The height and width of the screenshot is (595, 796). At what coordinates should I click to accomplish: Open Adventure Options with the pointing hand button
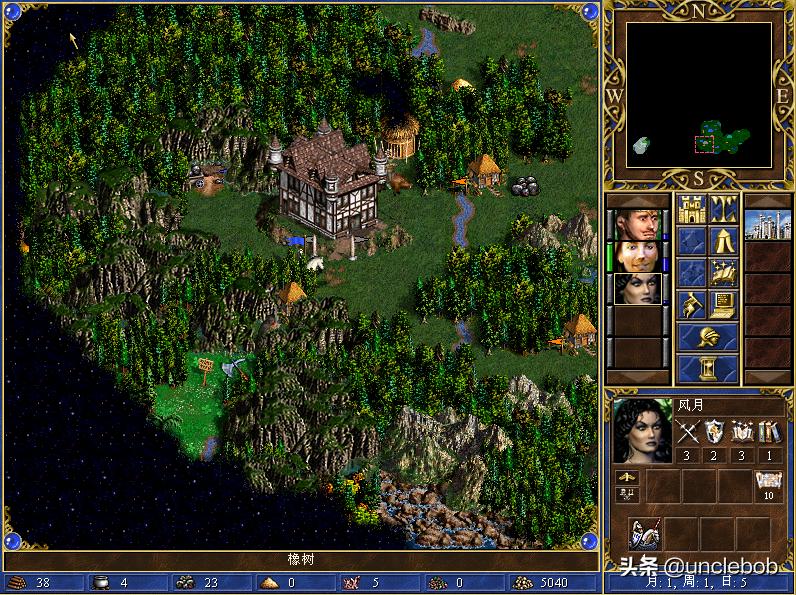pos(691,303)
